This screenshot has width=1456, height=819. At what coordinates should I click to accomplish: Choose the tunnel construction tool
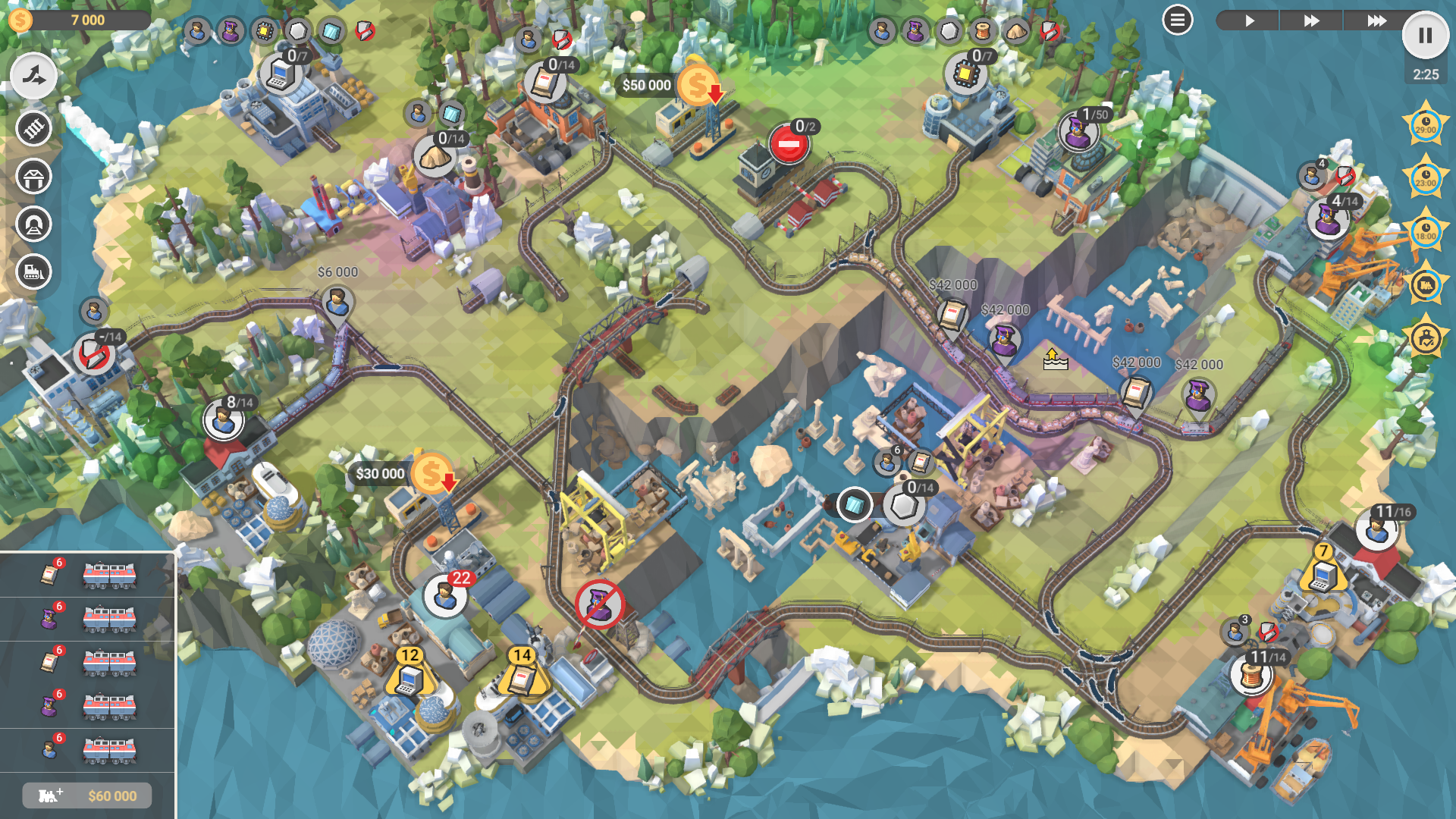tap(33, 224)
